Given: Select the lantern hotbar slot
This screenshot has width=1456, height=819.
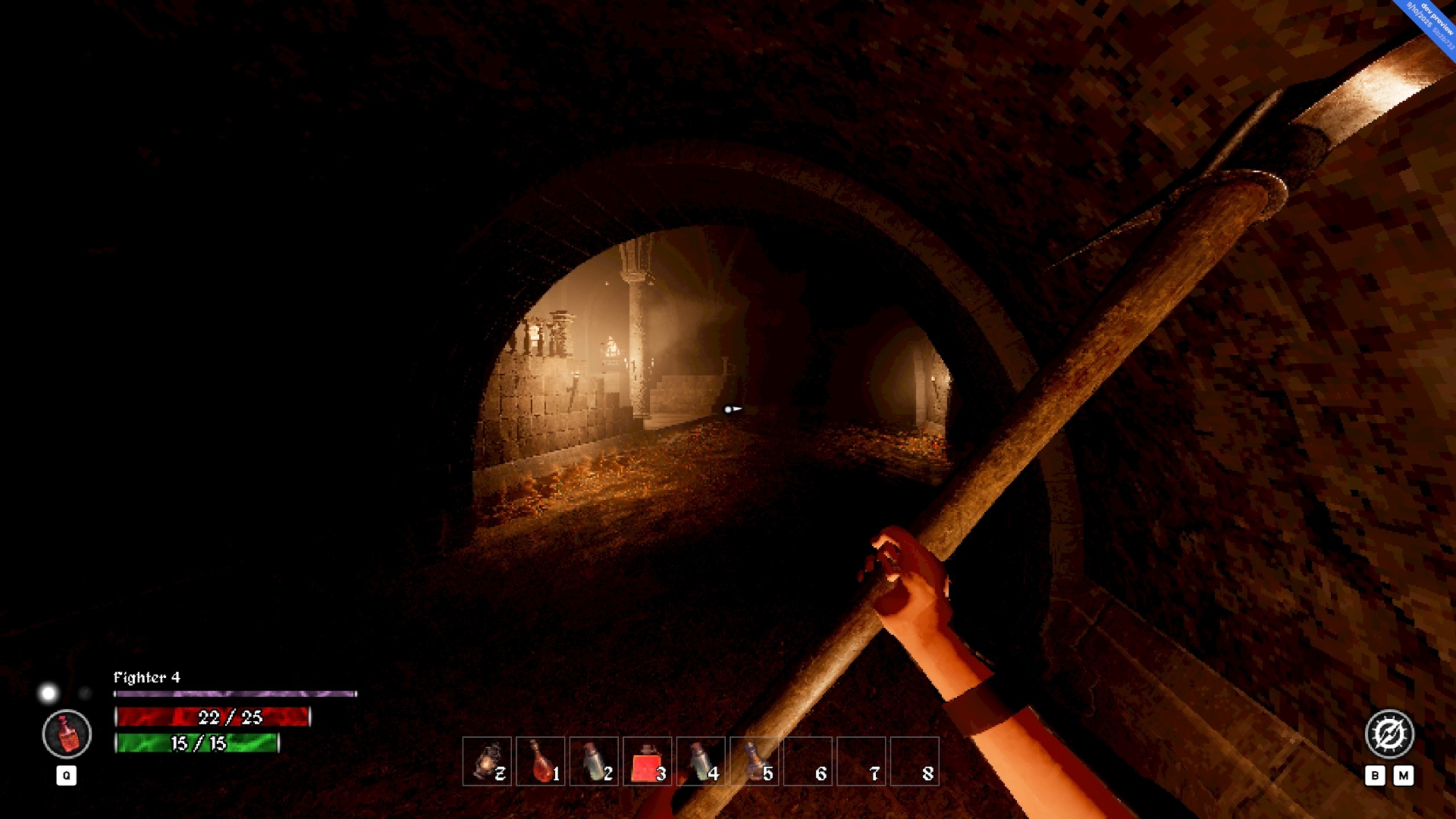Looking at the screenshot, I should pos(487,761).
